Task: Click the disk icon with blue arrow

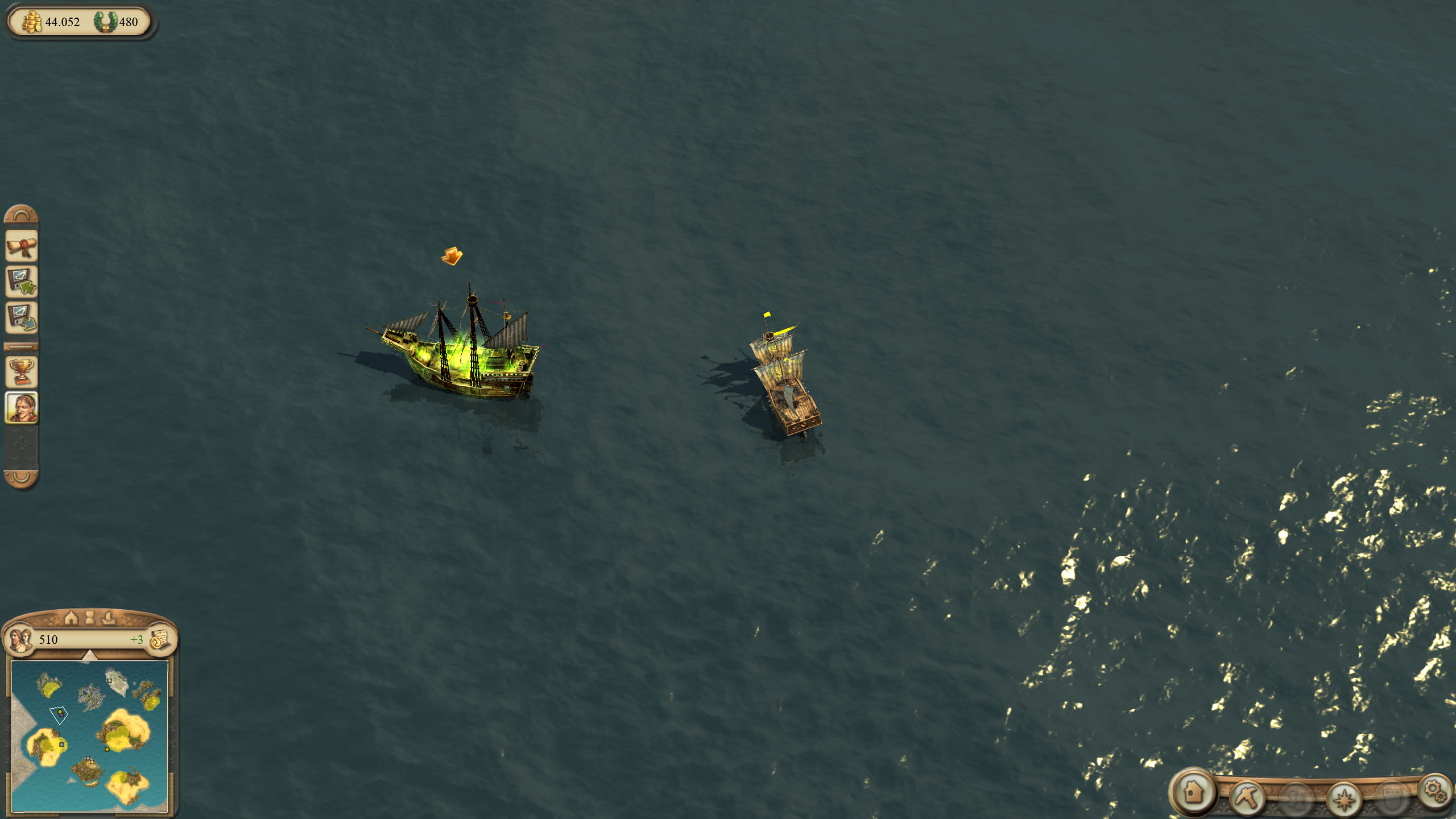Action: coord(22,317)
